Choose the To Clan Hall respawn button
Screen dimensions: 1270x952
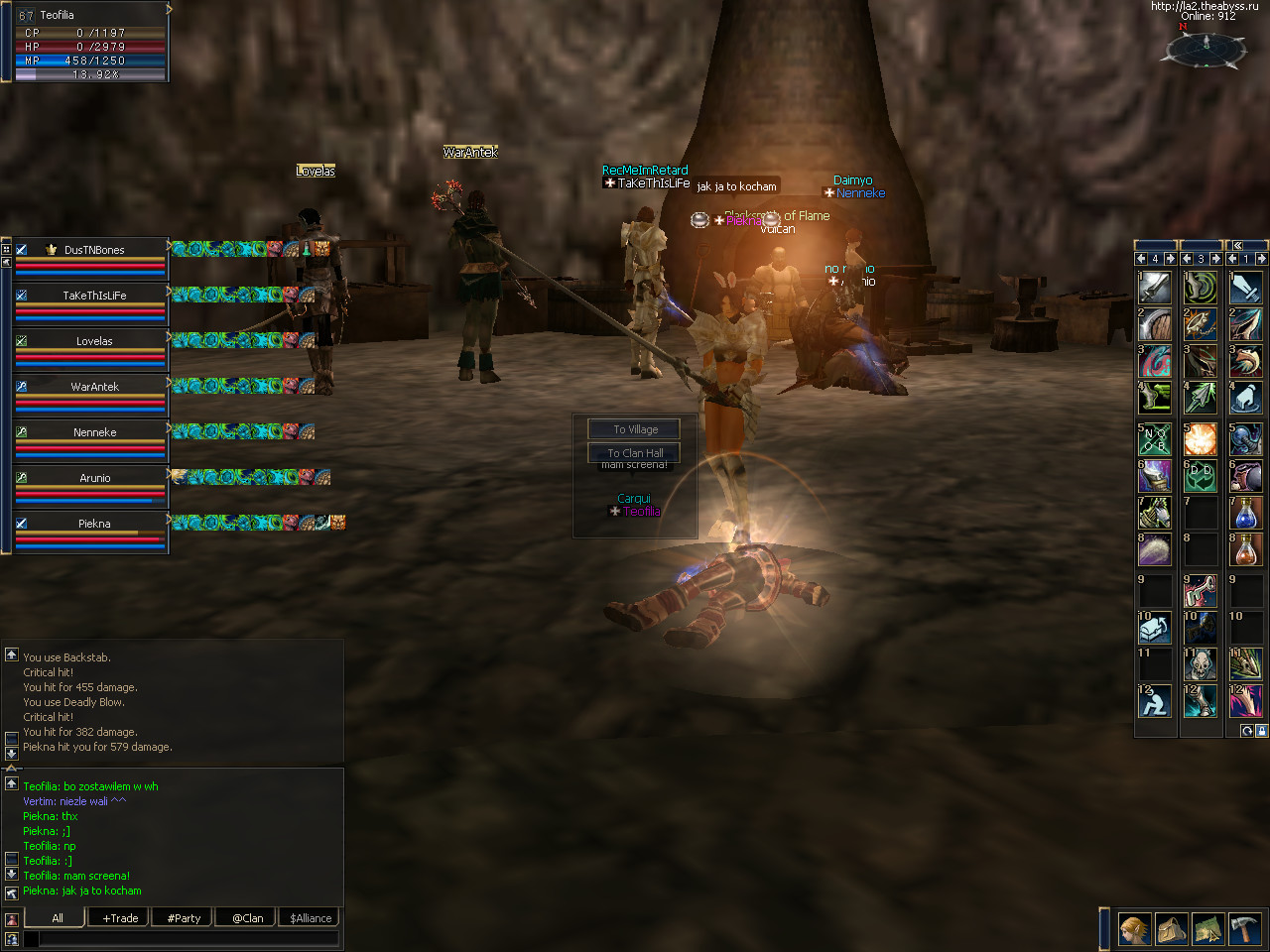coord(635,453)
